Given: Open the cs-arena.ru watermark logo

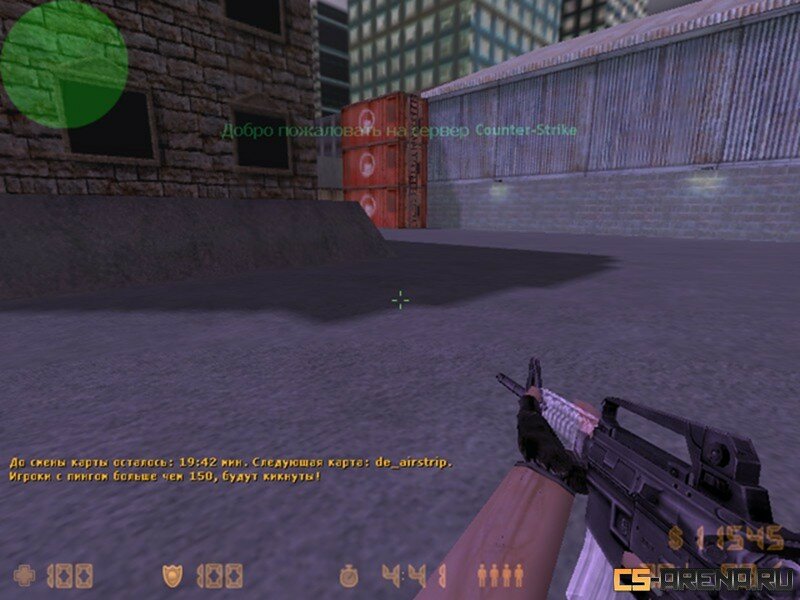Looking at the screenshot, I should tap(704, 580).
